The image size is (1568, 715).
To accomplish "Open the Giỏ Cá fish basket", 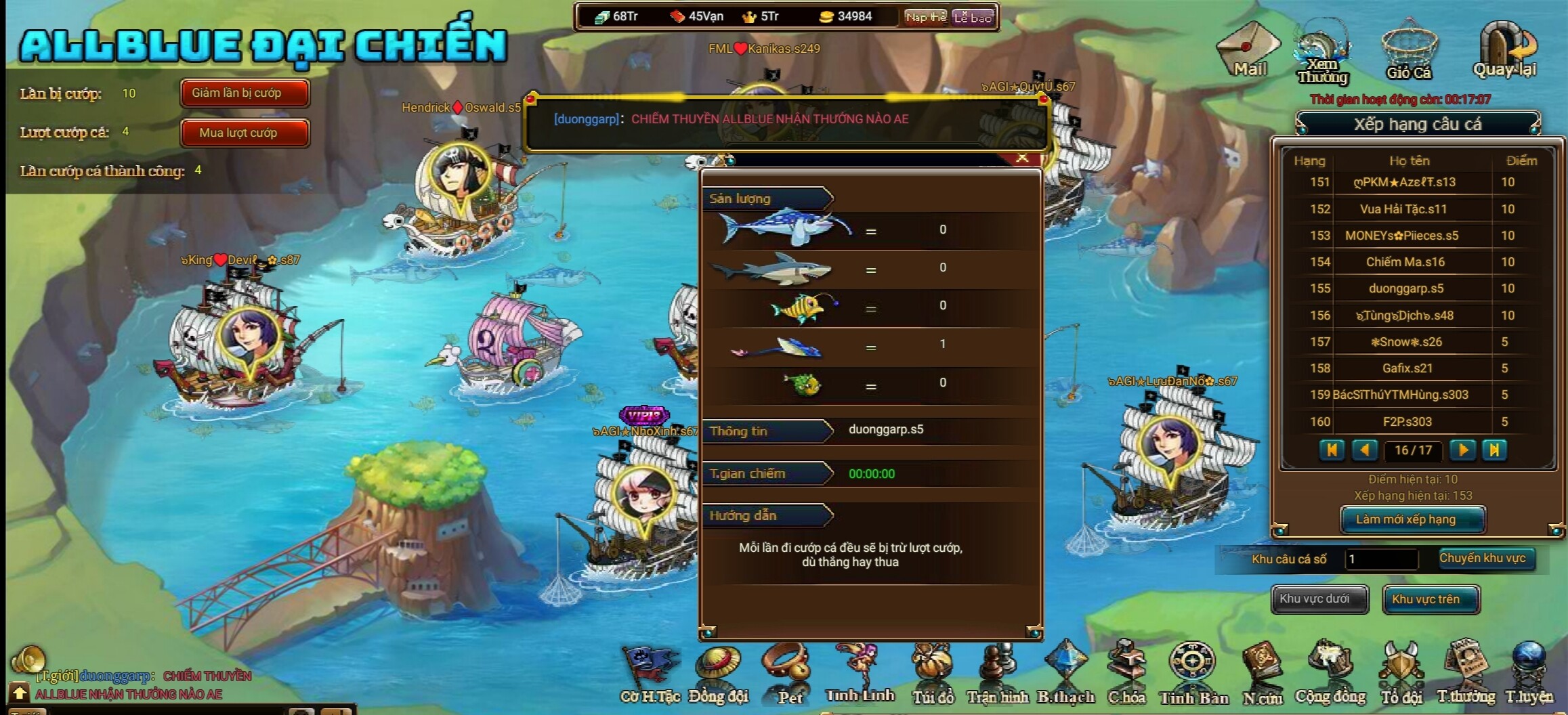I will point(1408,51).
